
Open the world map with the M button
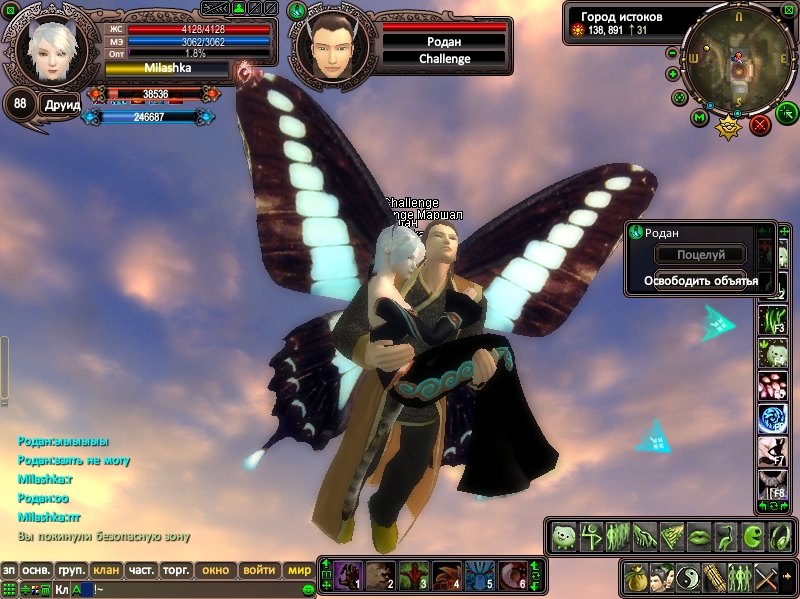point(701,118)
